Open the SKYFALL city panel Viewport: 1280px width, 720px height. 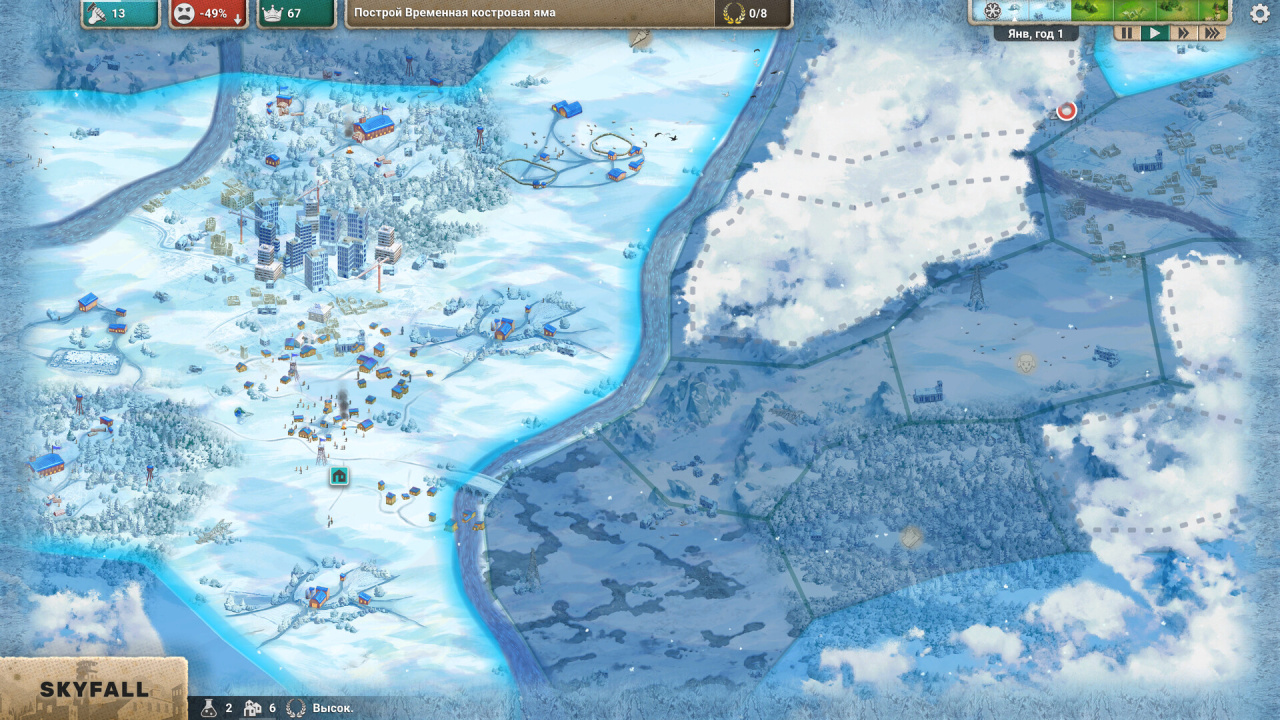pos(93,689)
